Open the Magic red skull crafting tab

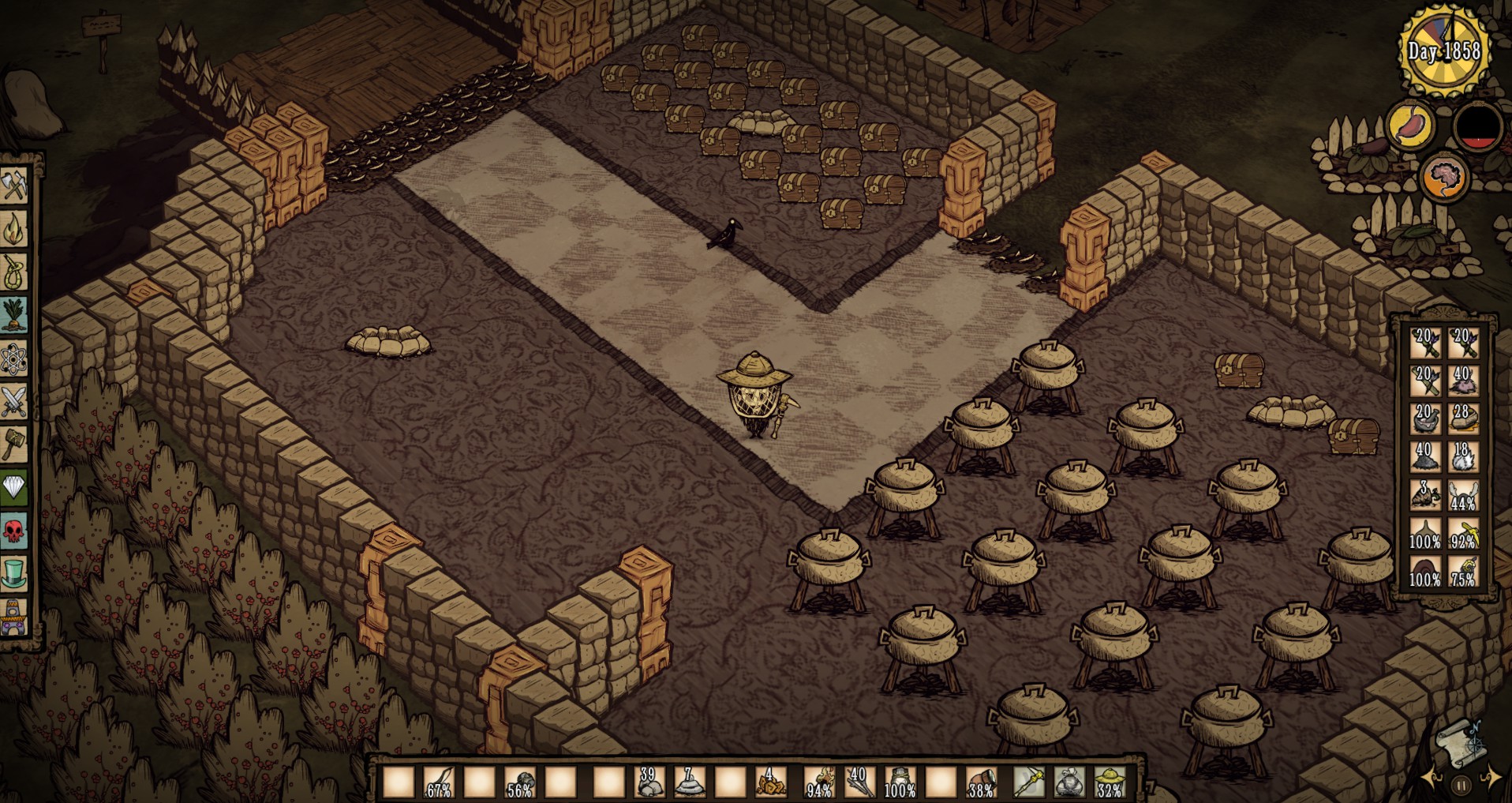click(x=14, y=531)
